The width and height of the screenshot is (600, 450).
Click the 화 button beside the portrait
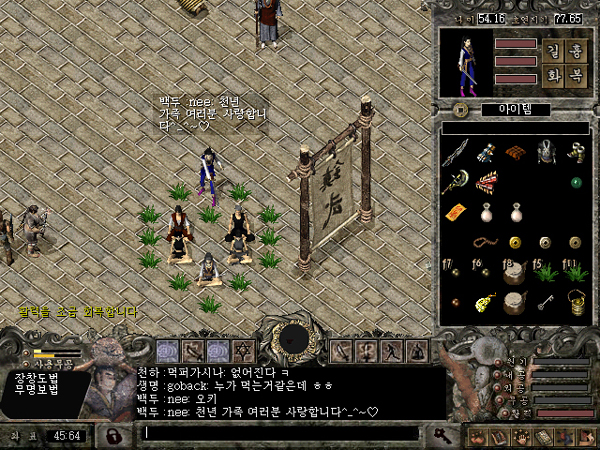pyautogui.click(x=553, y=76)
